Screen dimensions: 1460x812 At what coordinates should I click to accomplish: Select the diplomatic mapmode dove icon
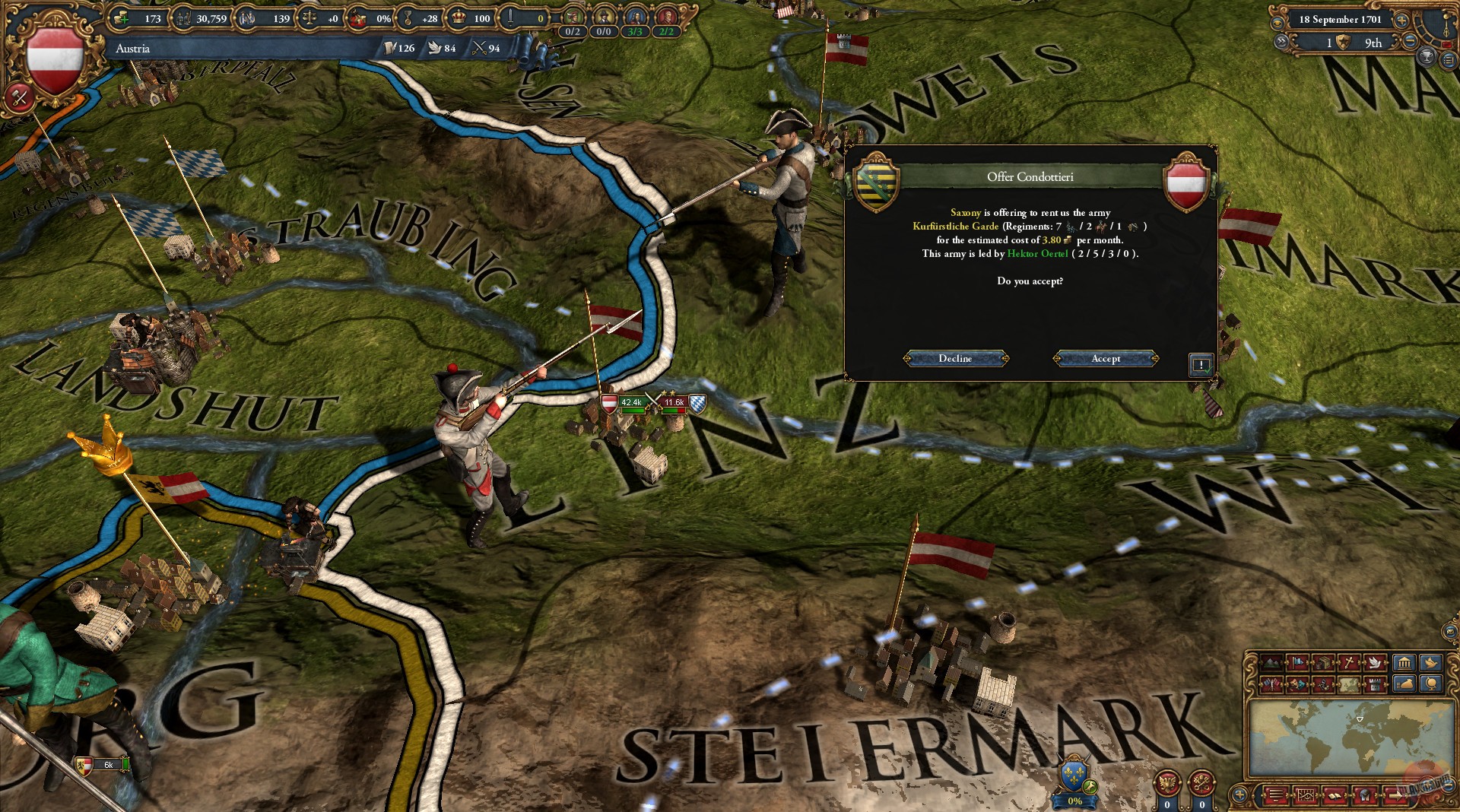(1375, 662)
